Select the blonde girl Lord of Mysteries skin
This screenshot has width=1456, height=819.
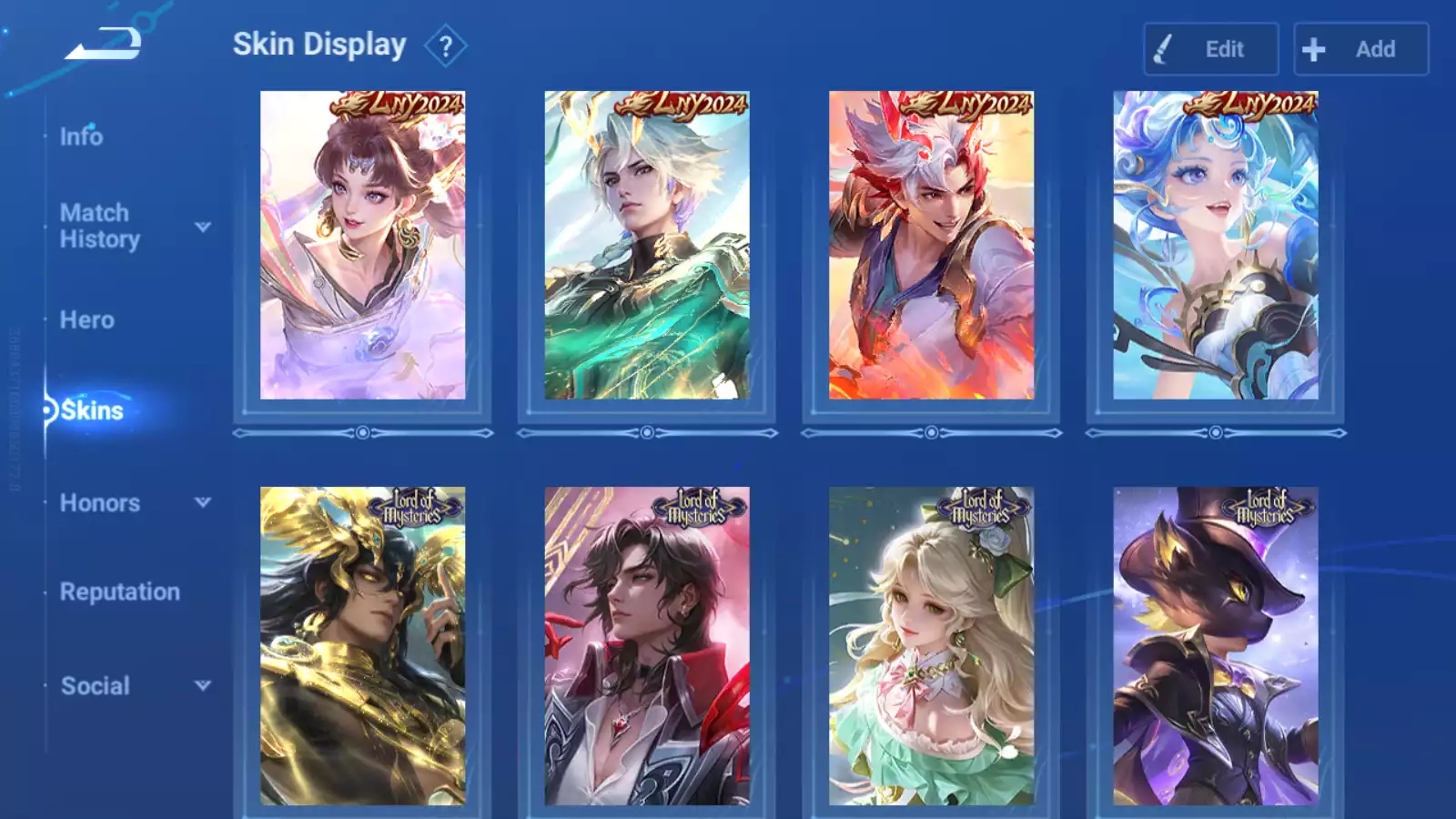931,646
